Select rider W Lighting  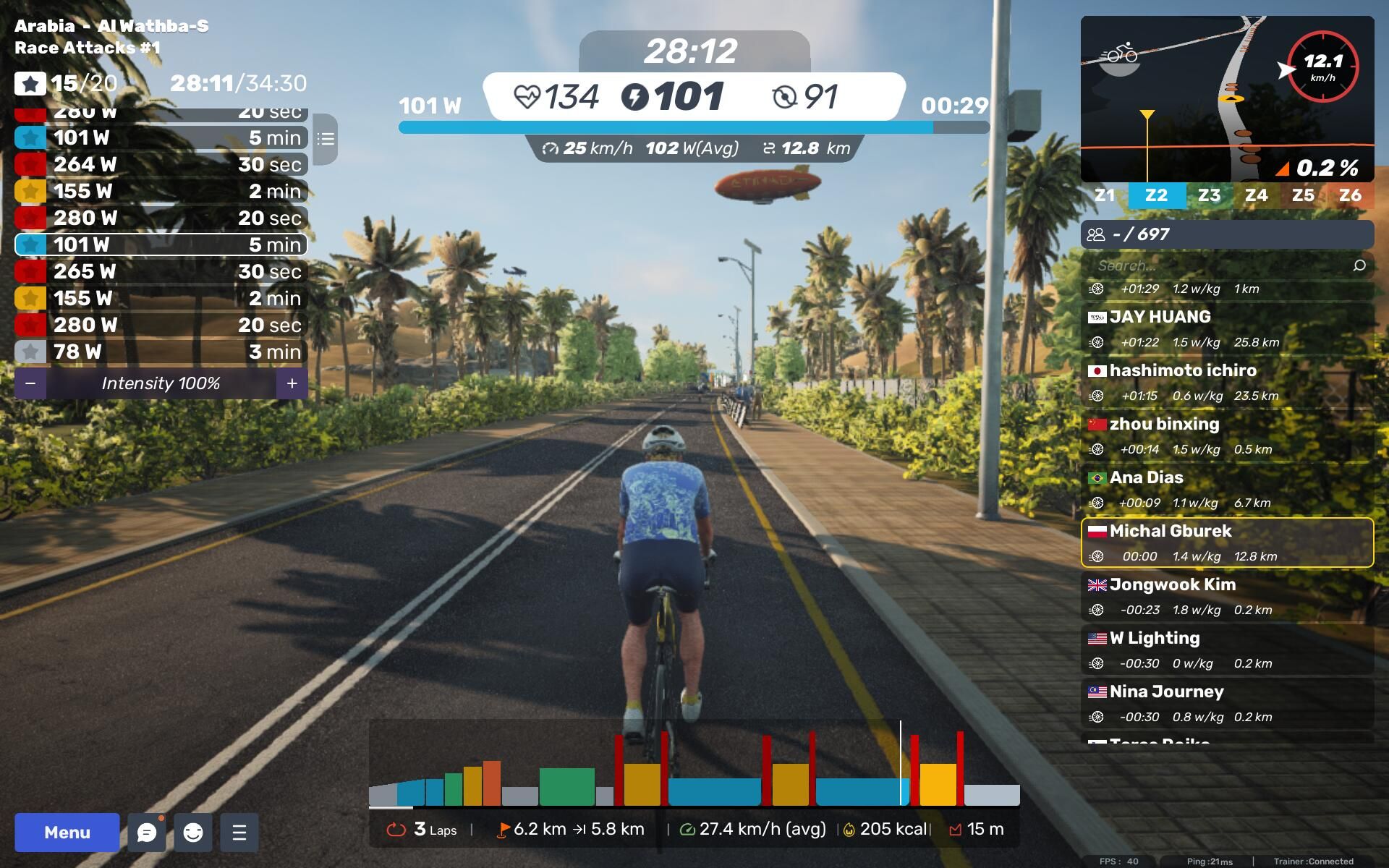(x=1227, y=650)
